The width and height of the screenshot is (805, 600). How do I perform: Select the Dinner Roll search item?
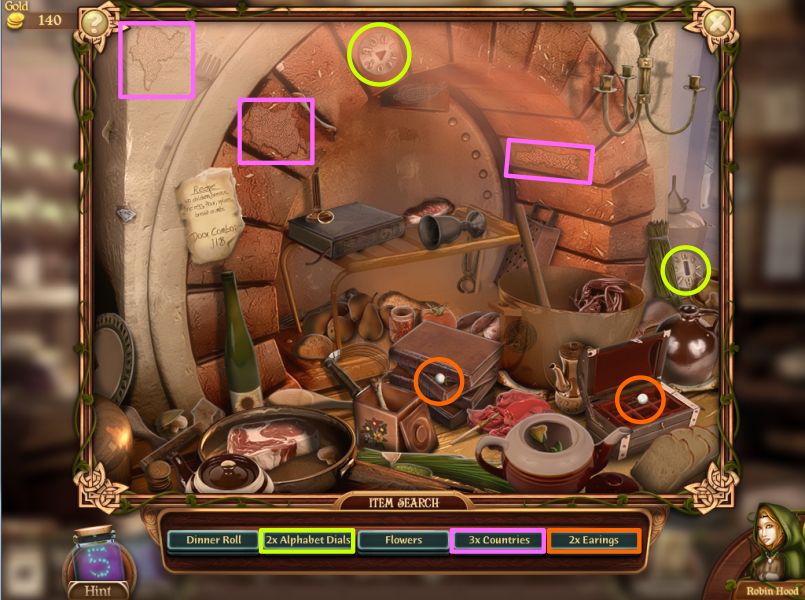click(213, 540)
